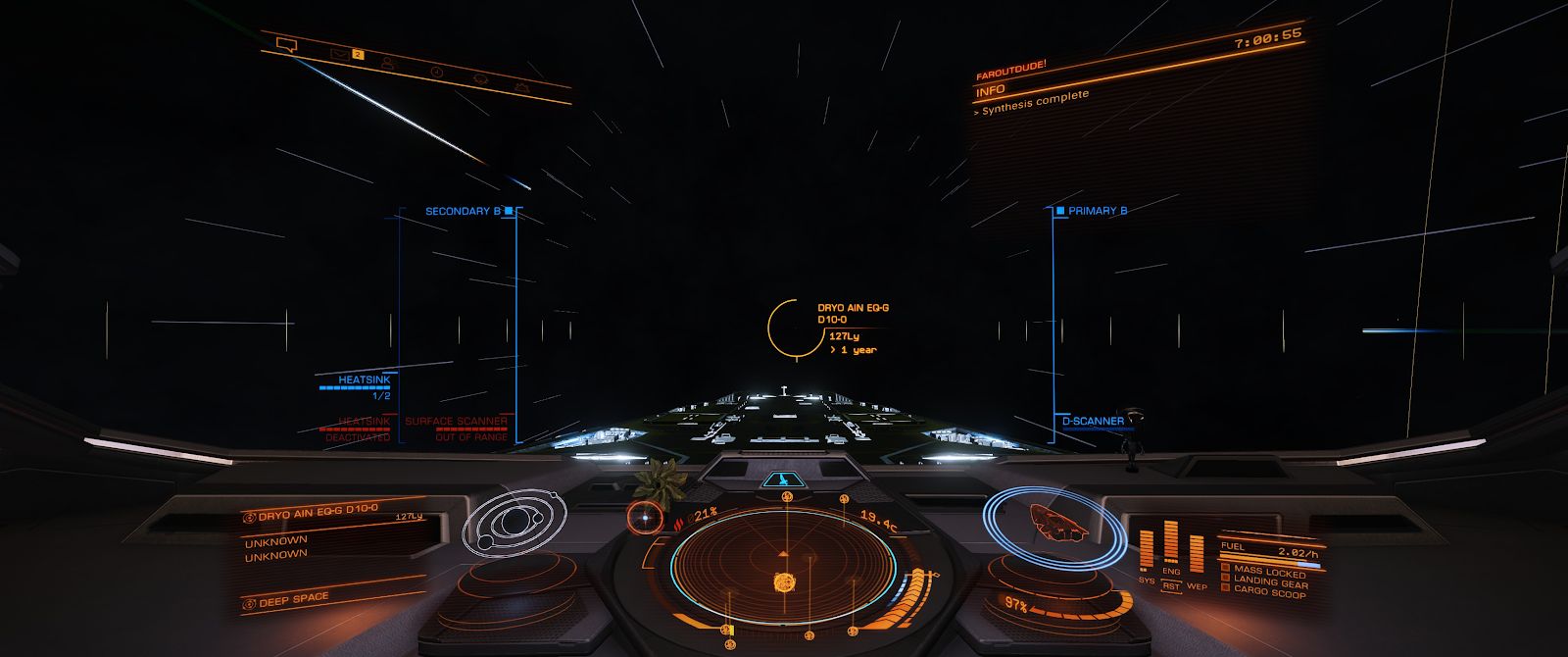Viewport: 1568px width, 657px height.
Task: Switch to the friends and social tab
Action: tap(388, 64)
